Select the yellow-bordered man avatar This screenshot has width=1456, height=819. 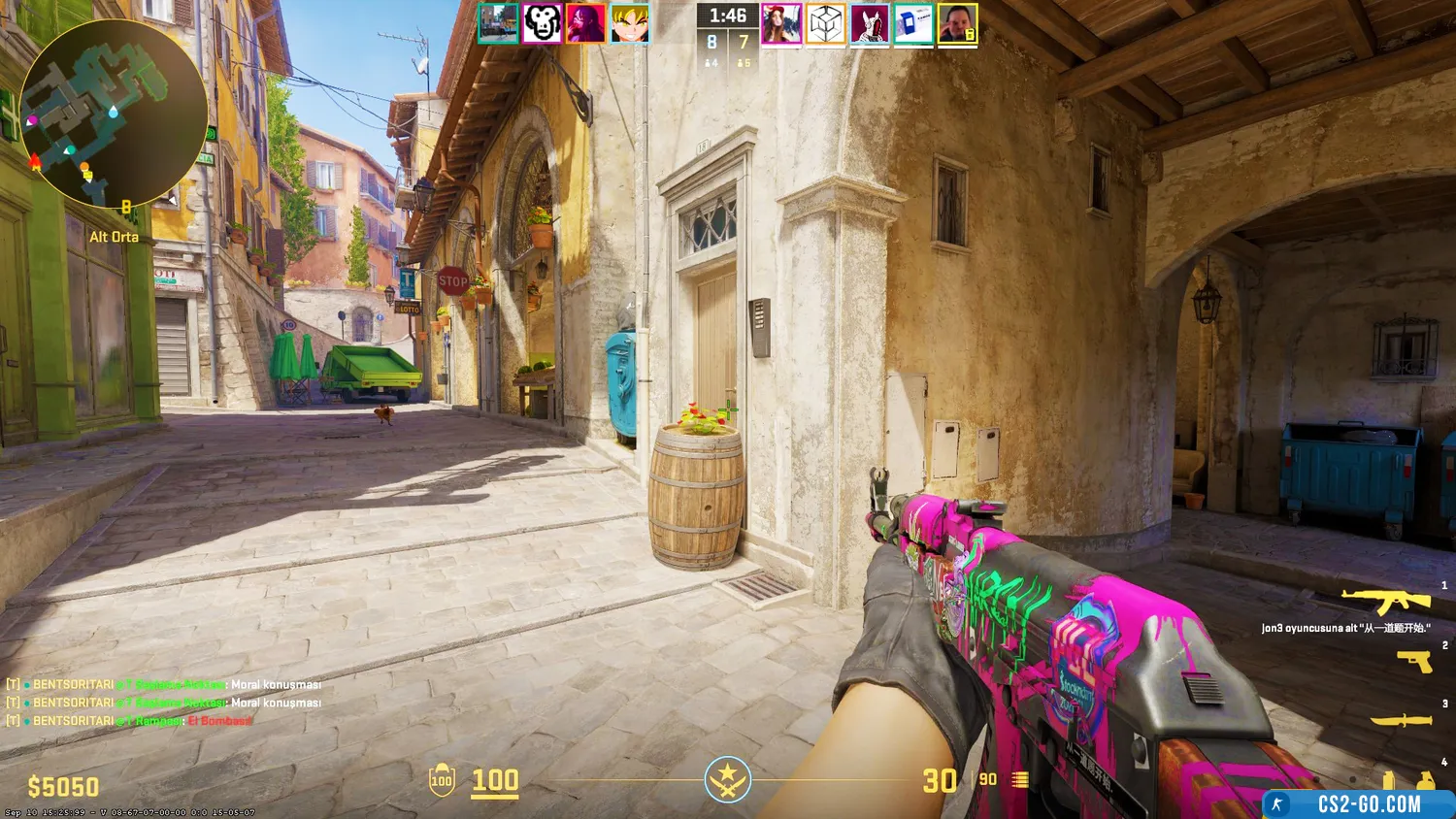[x=957, y=24]
